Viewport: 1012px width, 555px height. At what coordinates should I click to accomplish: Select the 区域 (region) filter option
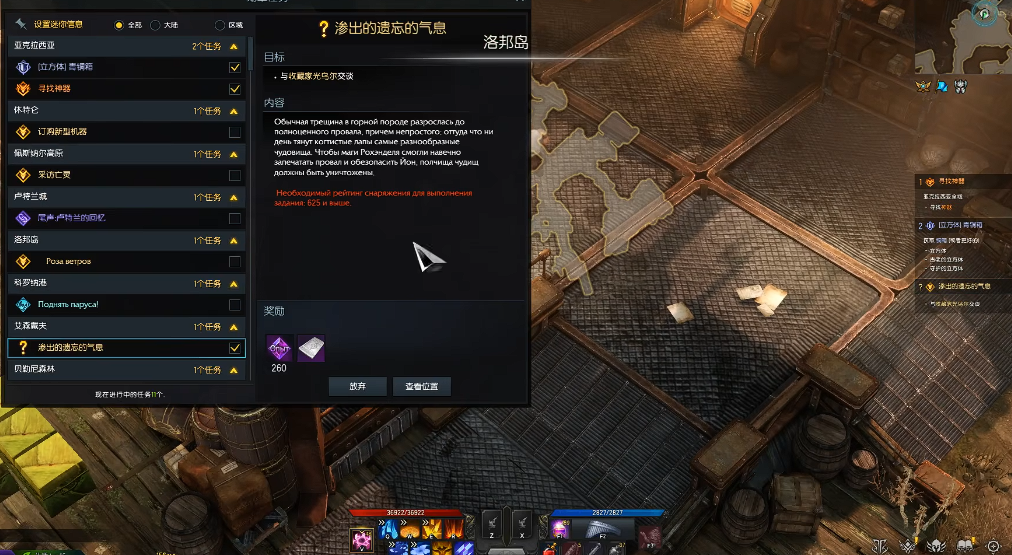click(x=220, y=24)
